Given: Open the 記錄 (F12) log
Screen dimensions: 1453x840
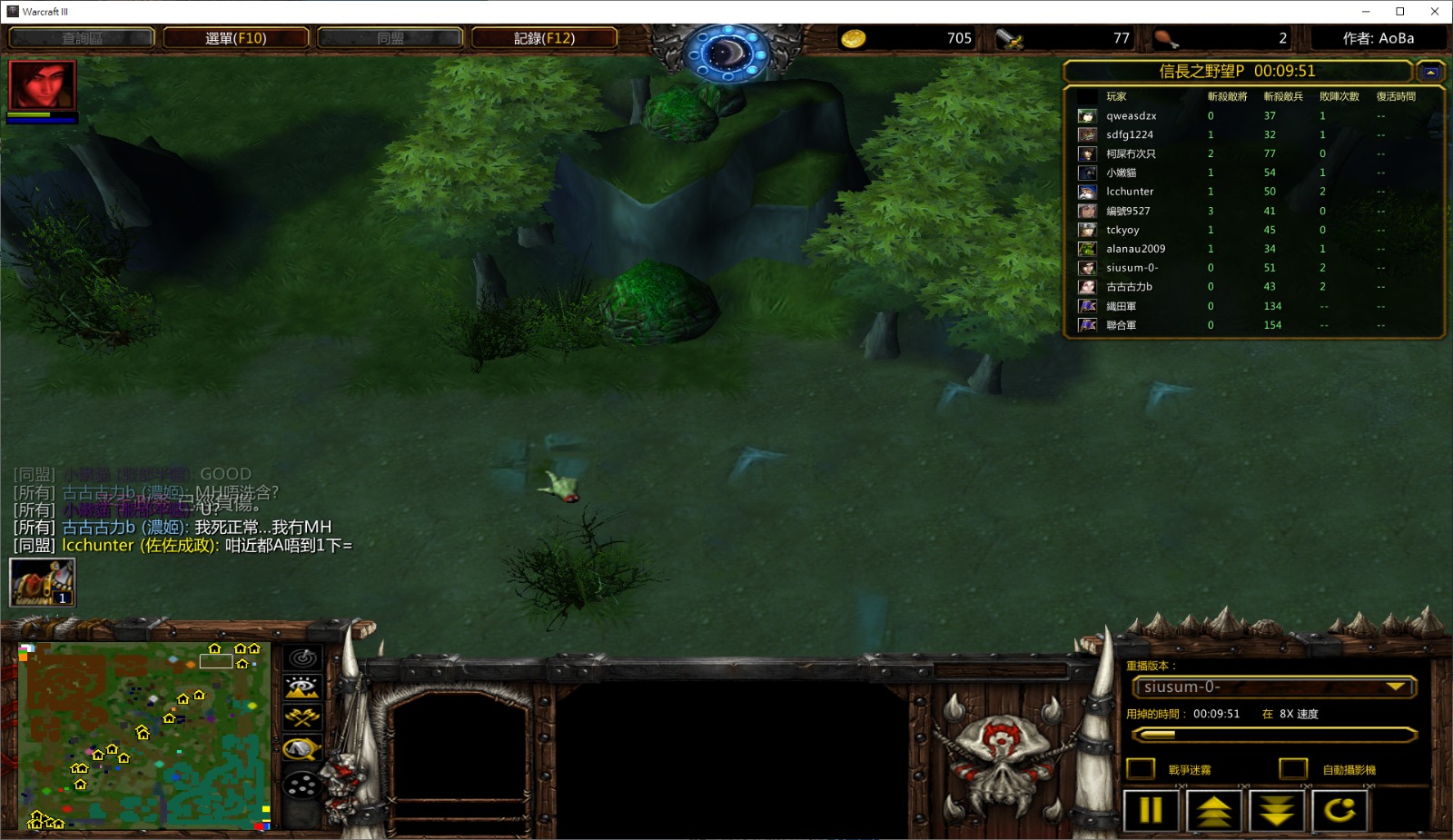Looking at the screenshot, I should [x=544, y=38].
